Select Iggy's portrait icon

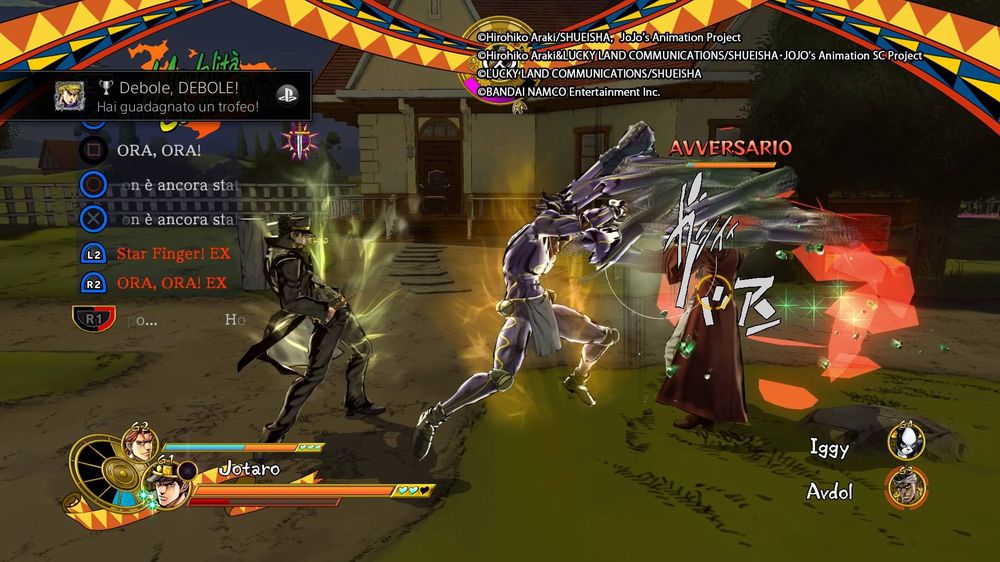[906, 443]
